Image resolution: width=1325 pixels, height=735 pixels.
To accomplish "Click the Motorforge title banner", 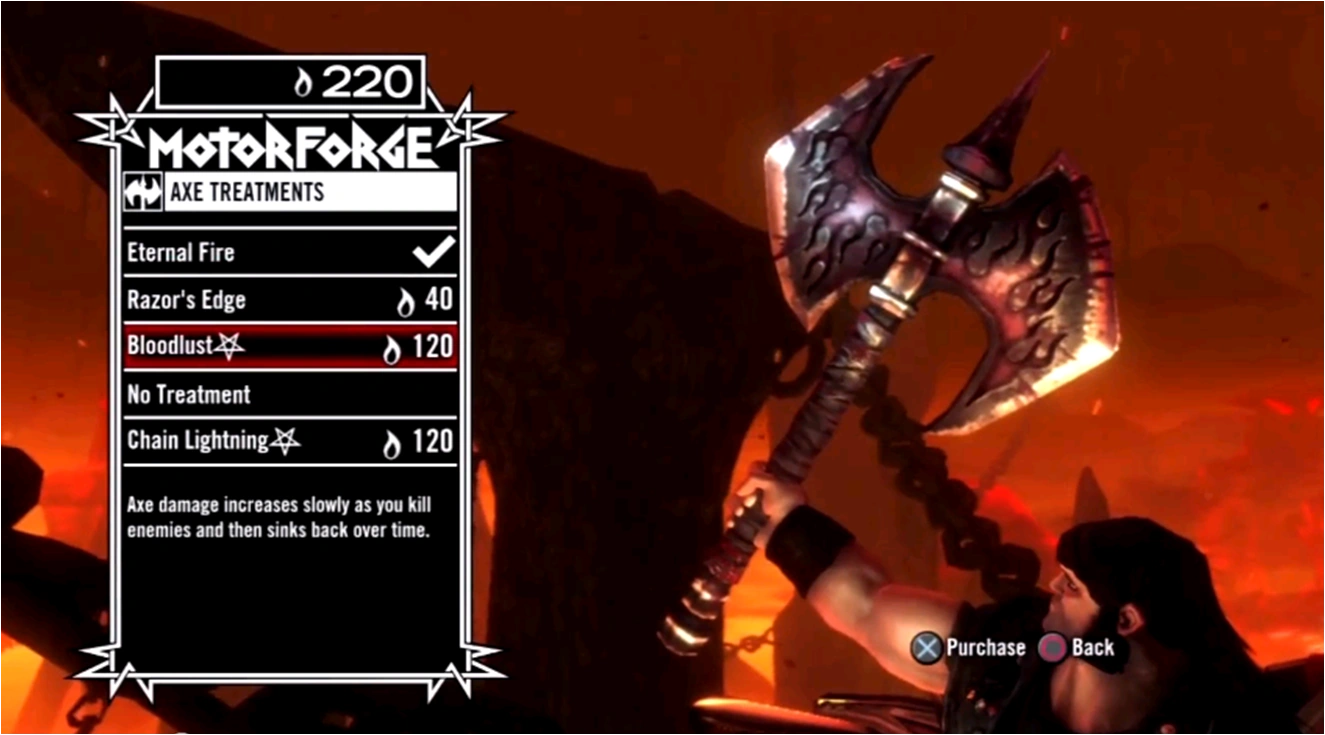I will tap(290, 143).
